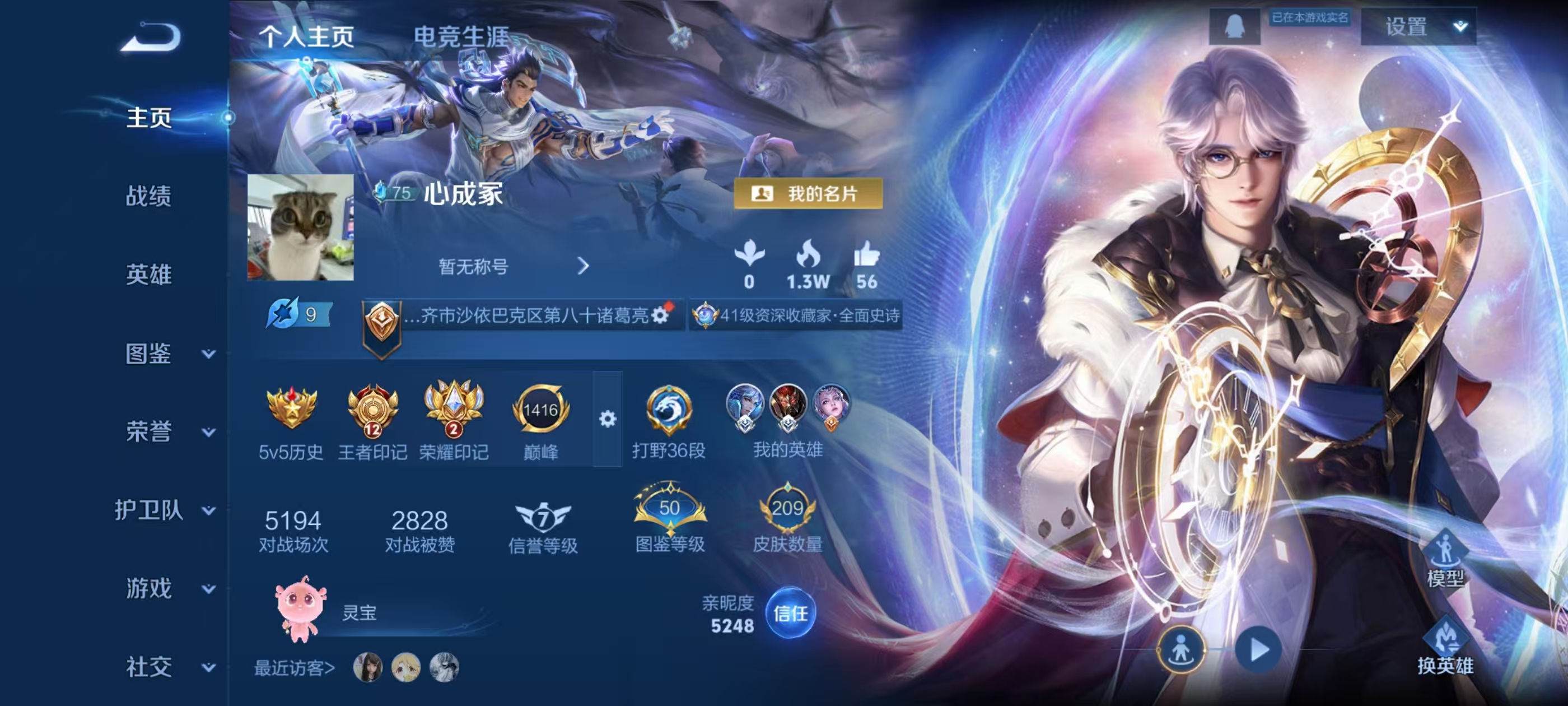The width and height of the screenshot is (1568, 706).
Task: Open the 模型 display option
Action: coord(1445,559)
